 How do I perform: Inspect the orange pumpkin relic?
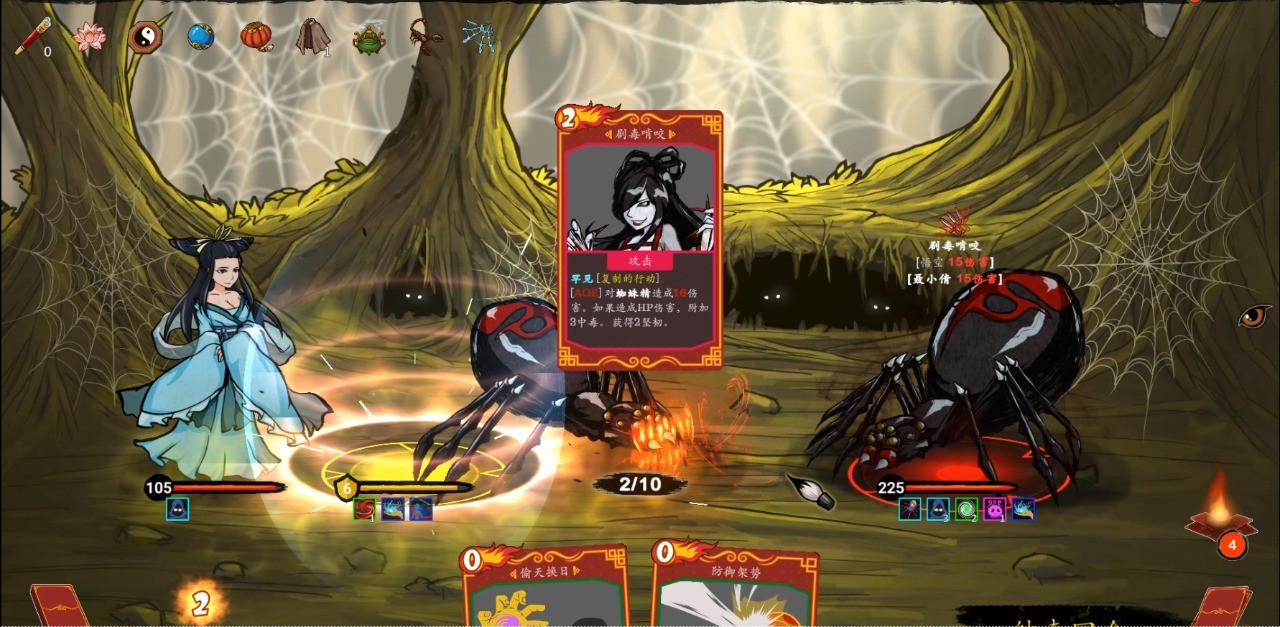point(256,36)
